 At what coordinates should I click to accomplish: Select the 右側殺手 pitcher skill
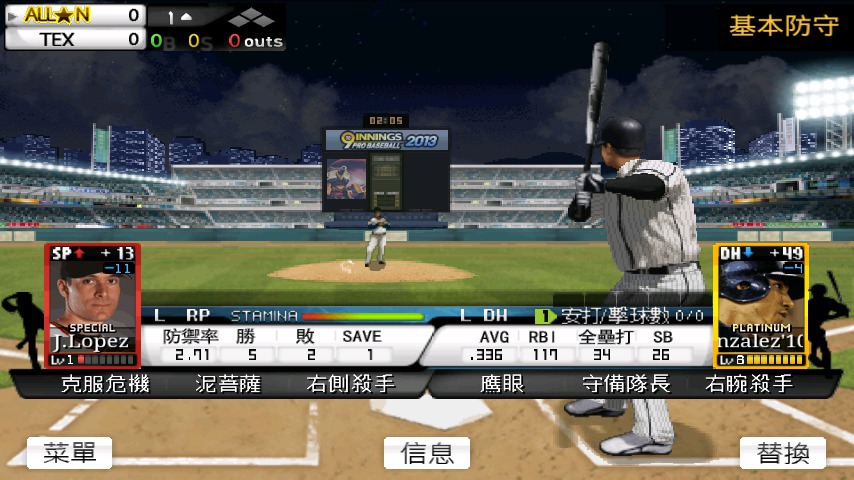[x=350, y=383]
